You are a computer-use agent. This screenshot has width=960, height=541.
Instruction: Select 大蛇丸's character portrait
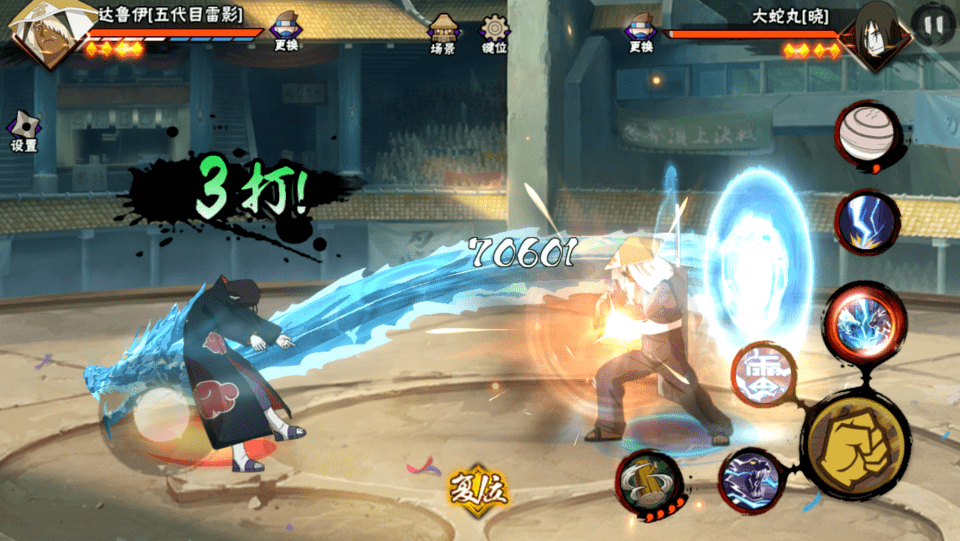click(875, 37)
